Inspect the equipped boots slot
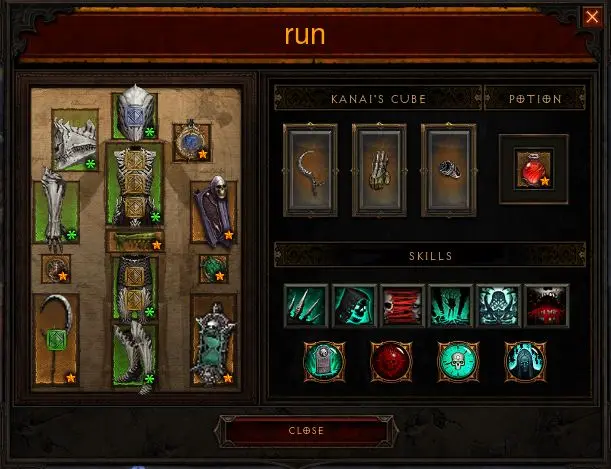611x469 pixels. point(134,356)
